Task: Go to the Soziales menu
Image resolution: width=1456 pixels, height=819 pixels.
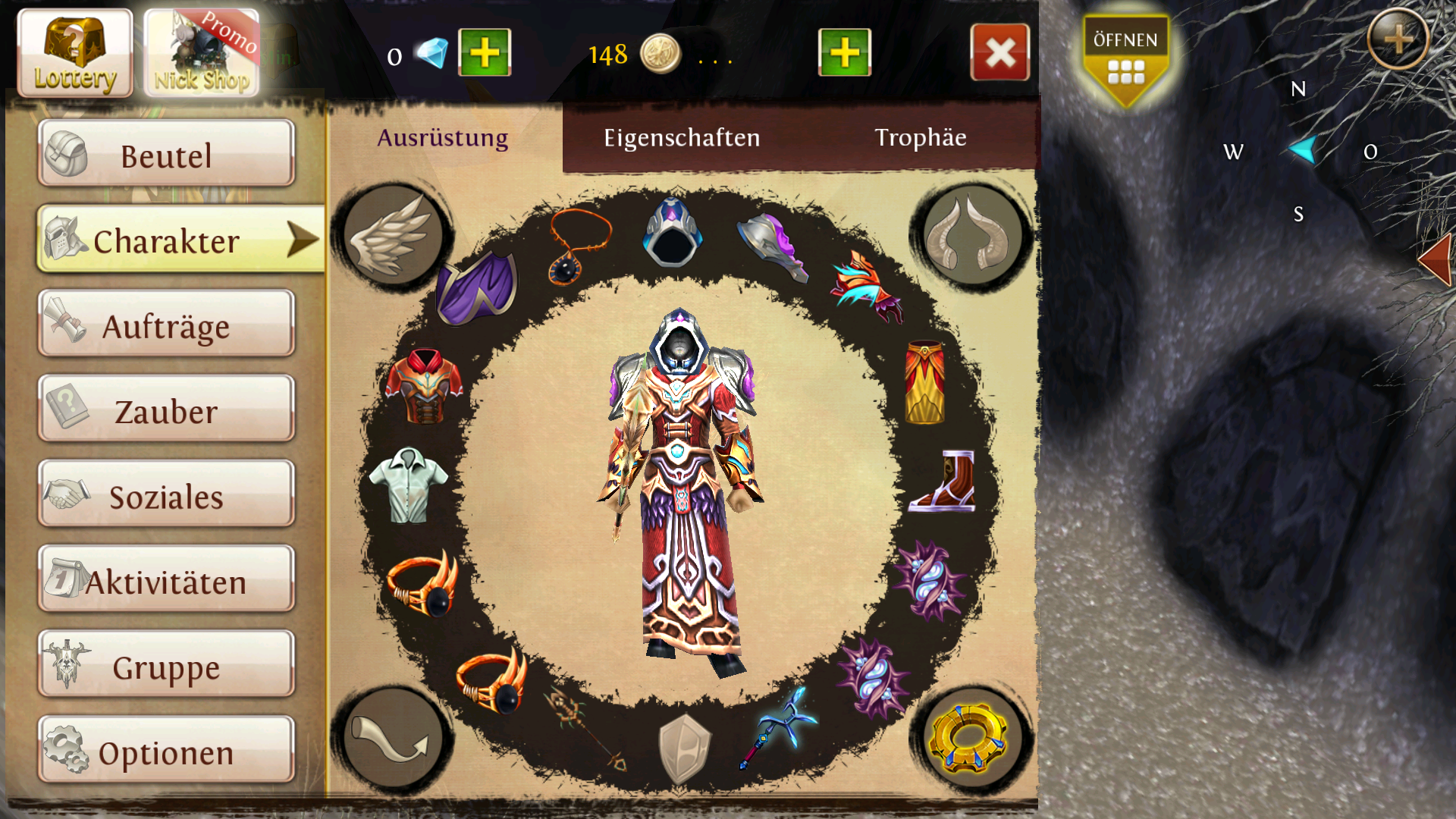Action: (166, 494)
